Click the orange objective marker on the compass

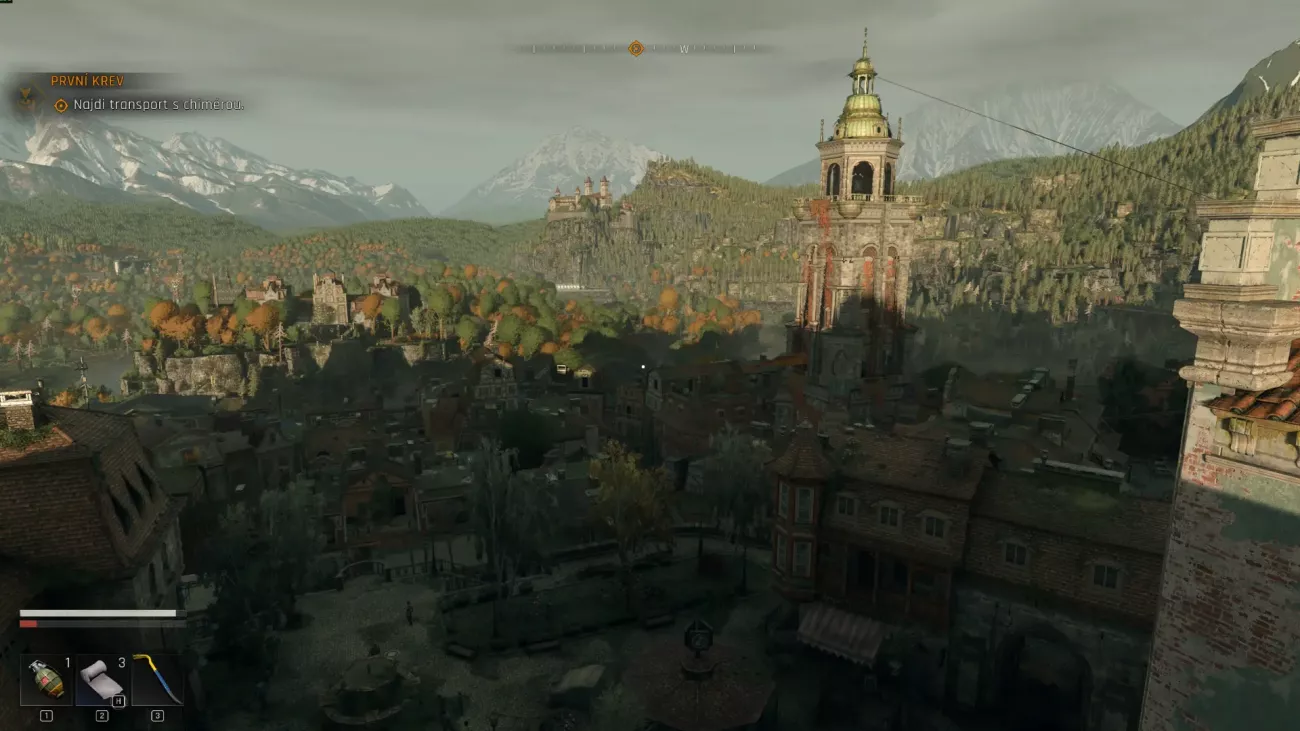(x=635, y=48)
